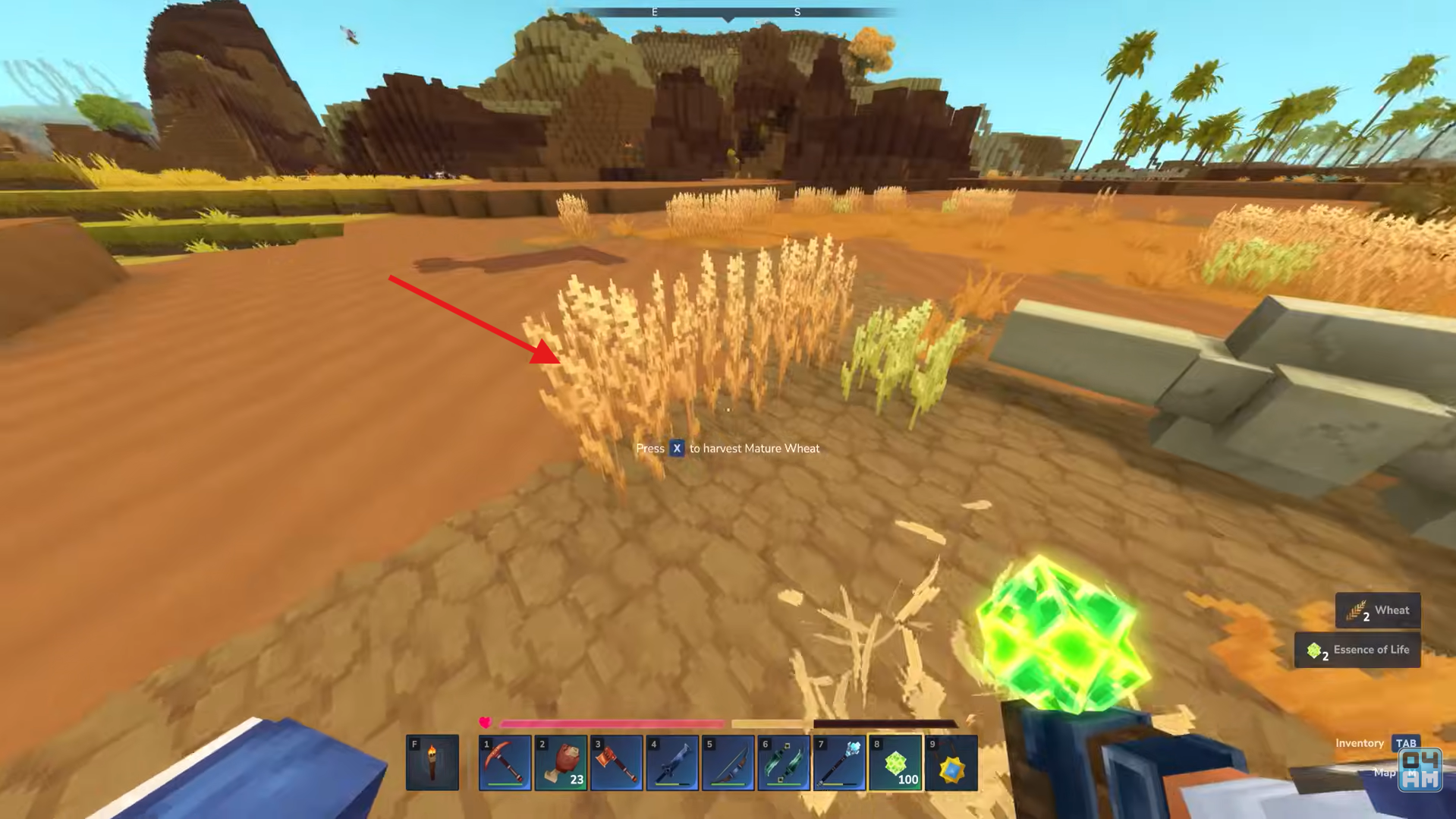Click the wheat icon in the pickup notification

(1356, 610)
